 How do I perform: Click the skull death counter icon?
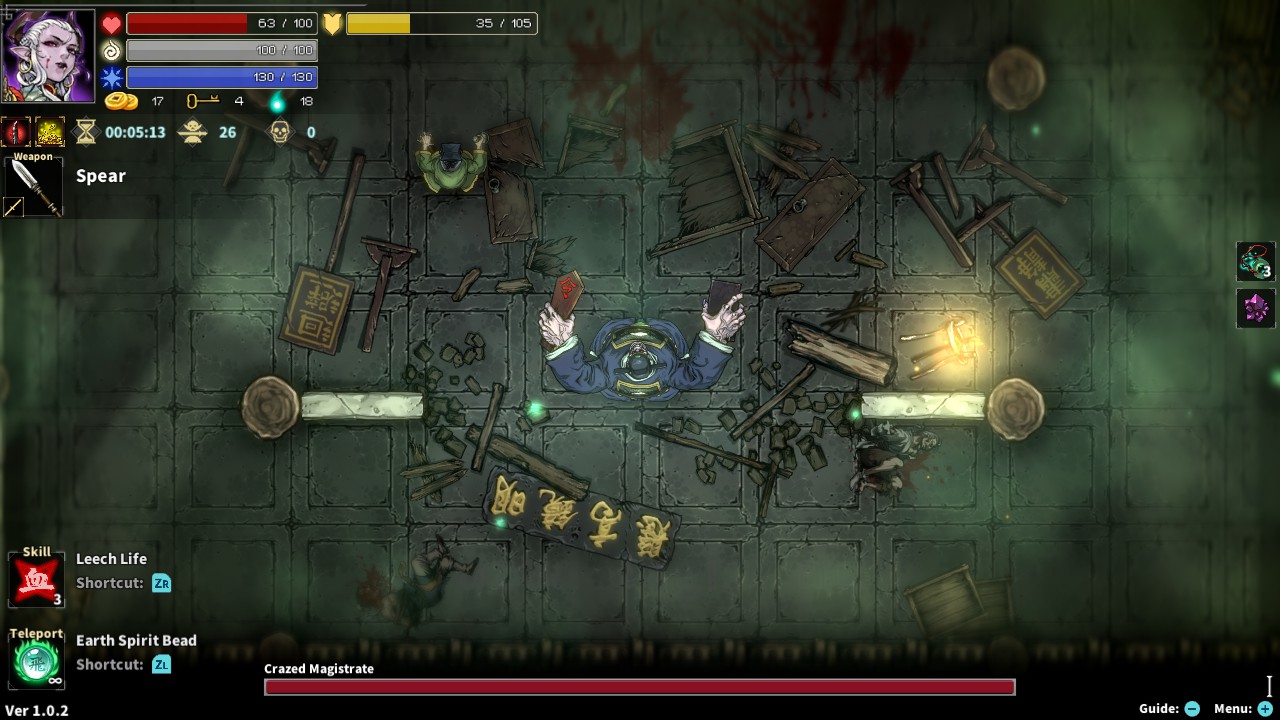(x=280, y=131)
